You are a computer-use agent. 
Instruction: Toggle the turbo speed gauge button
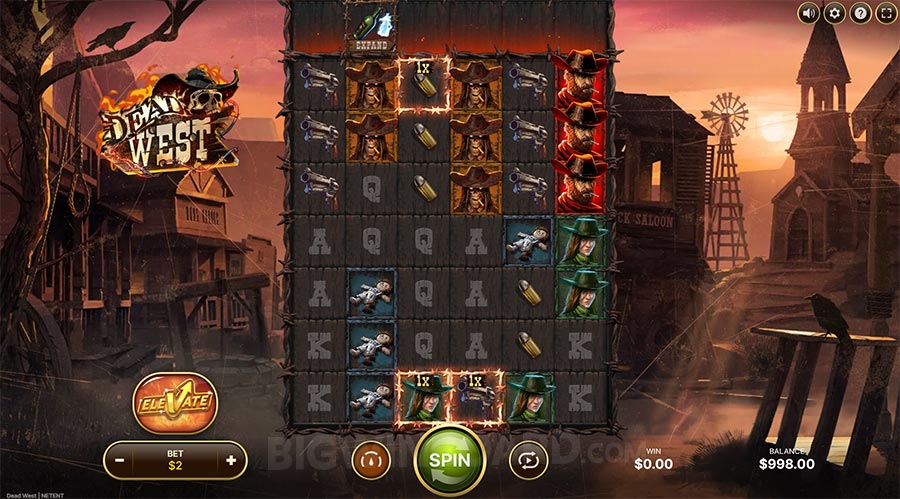coord(372,460)
